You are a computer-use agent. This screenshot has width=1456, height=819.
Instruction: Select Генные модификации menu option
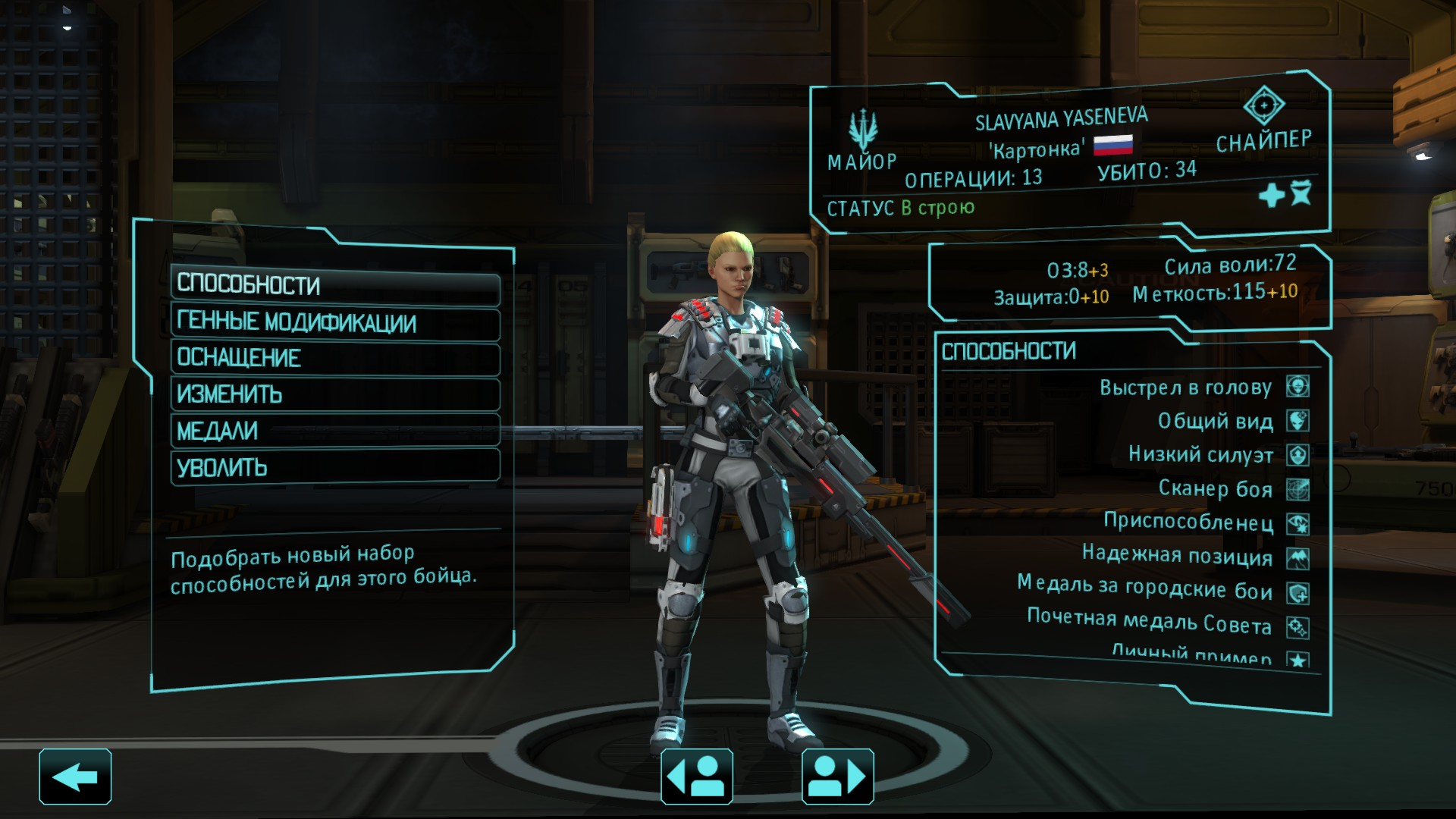334,323
